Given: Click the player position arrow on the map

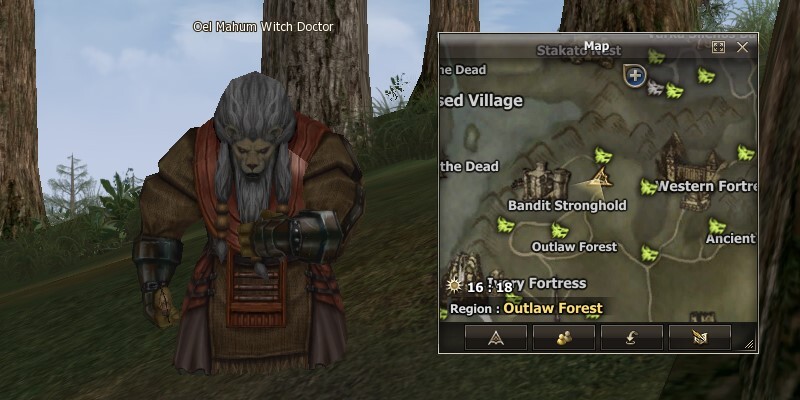Looking at the screenshot, I should coord(600,178).
